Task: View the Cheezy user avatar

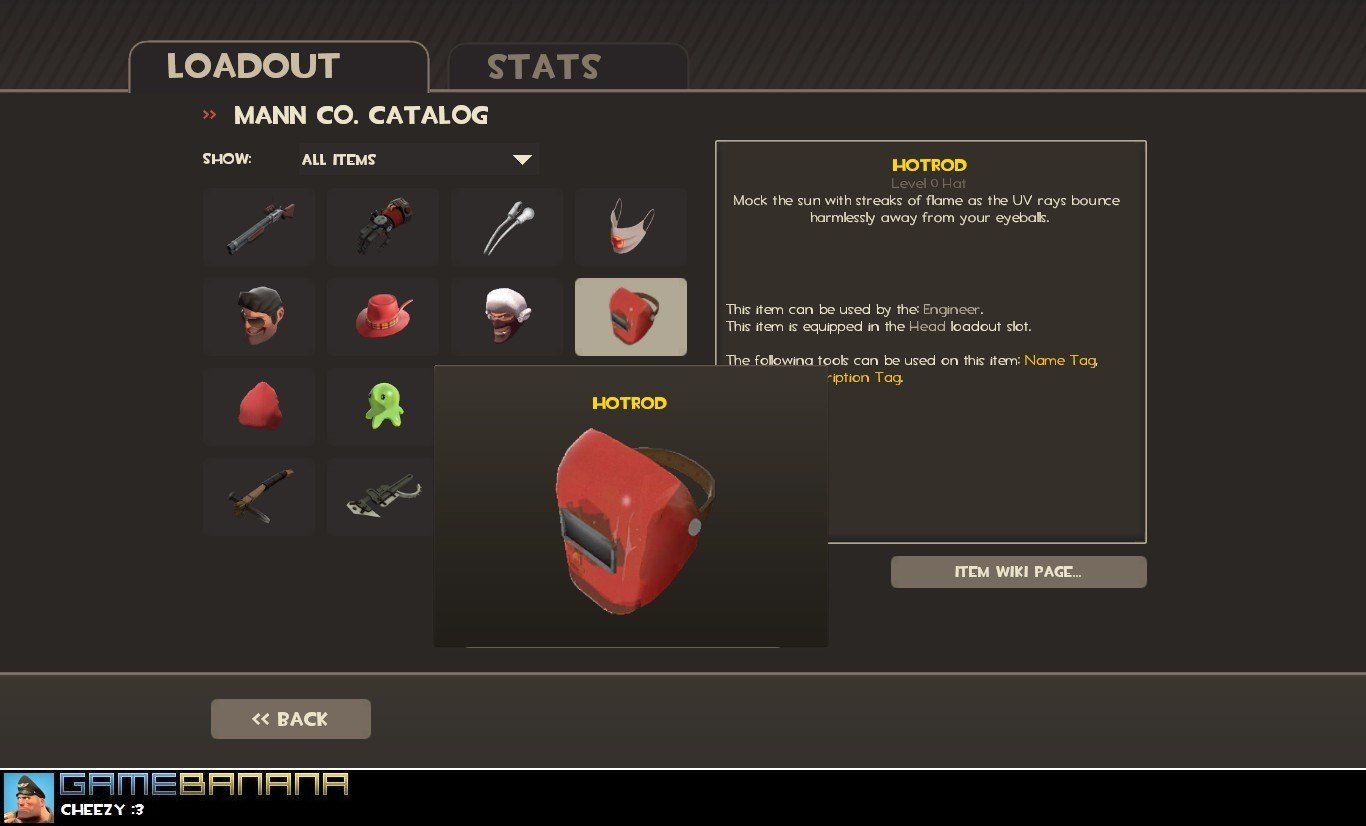Action: [x=29, y=797]
